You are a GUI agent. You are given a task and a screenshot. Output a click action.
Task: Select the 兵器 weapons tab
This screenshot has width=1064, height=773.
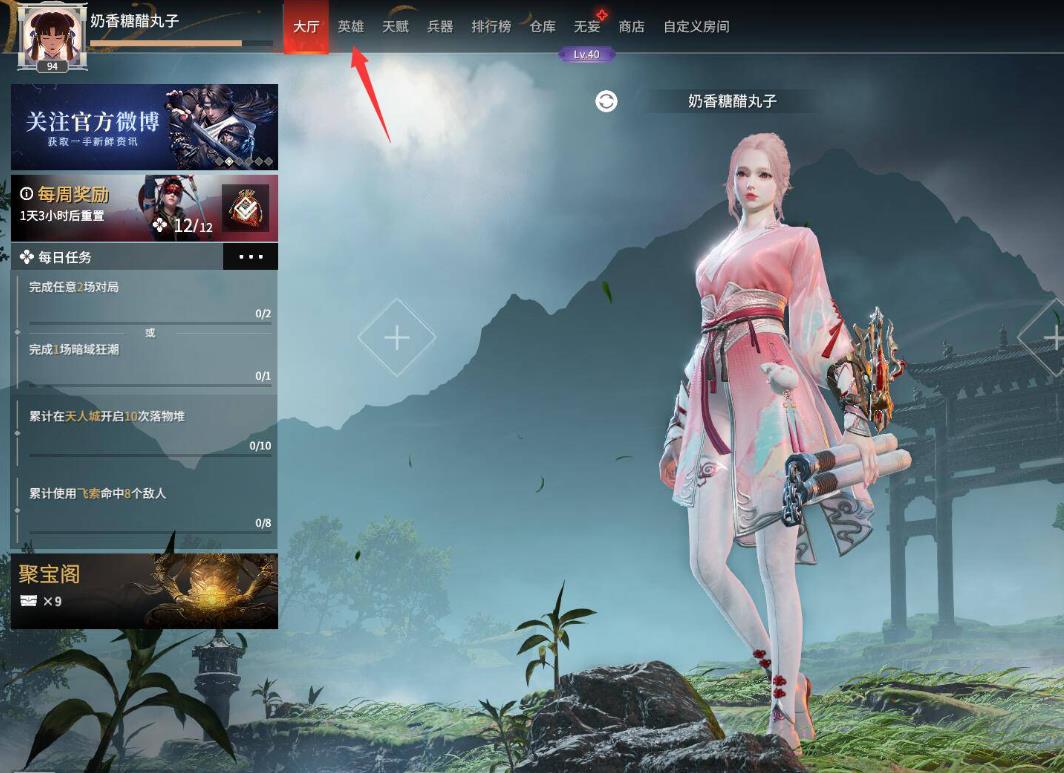click(x=440, y=27)
